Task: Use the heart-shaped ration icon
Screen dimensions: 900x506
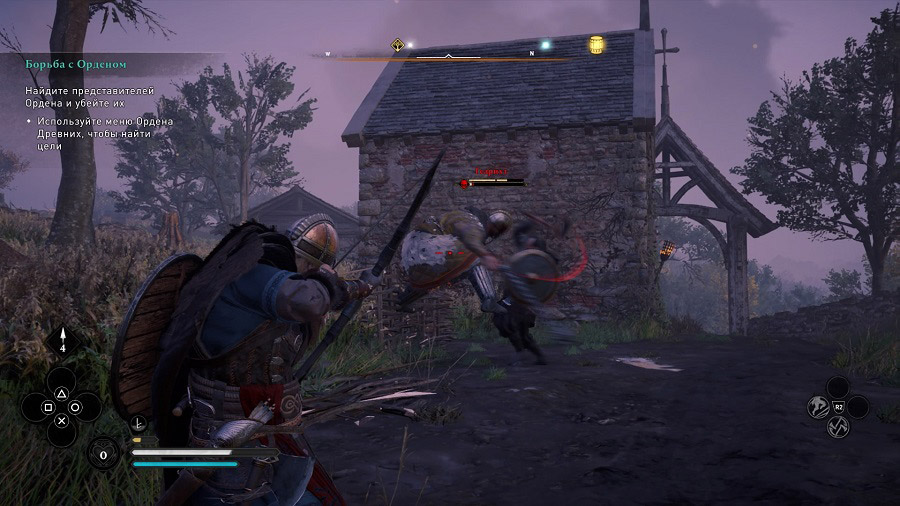Action: tap(104, 454)
